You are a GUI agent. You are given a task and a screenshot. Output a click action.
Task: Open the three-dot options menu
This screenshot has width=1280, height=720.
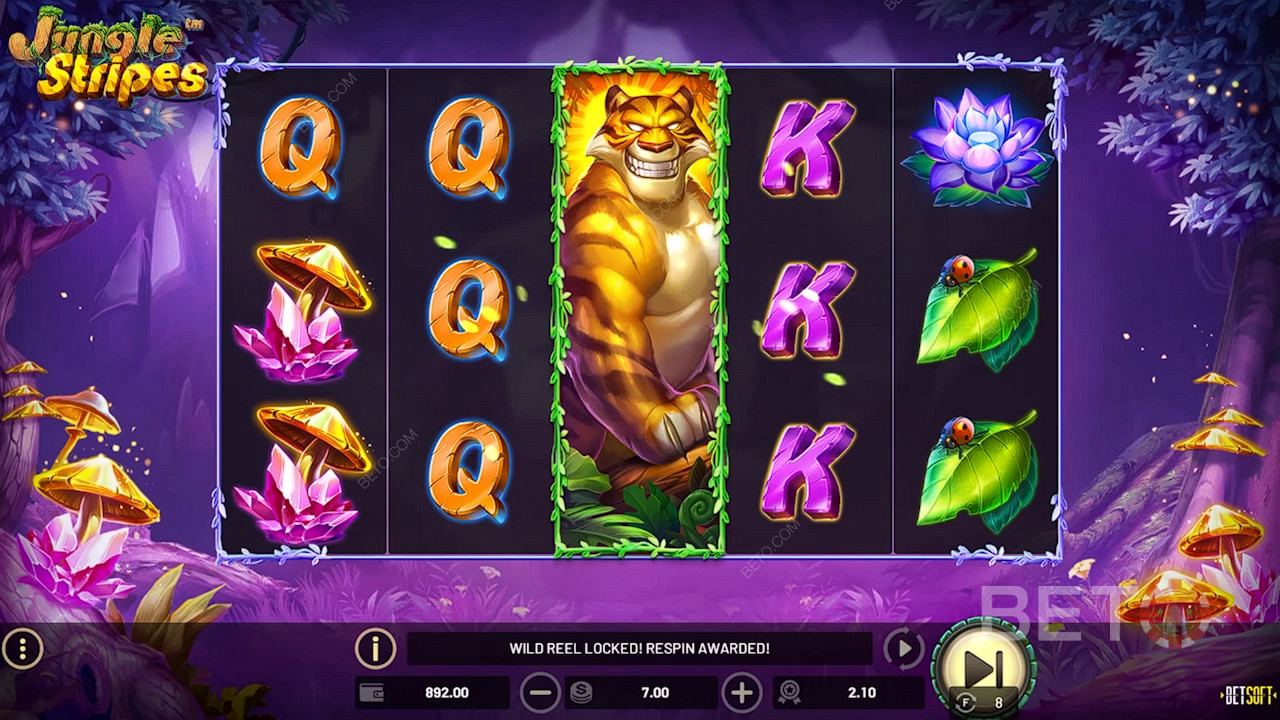[22, 650]
